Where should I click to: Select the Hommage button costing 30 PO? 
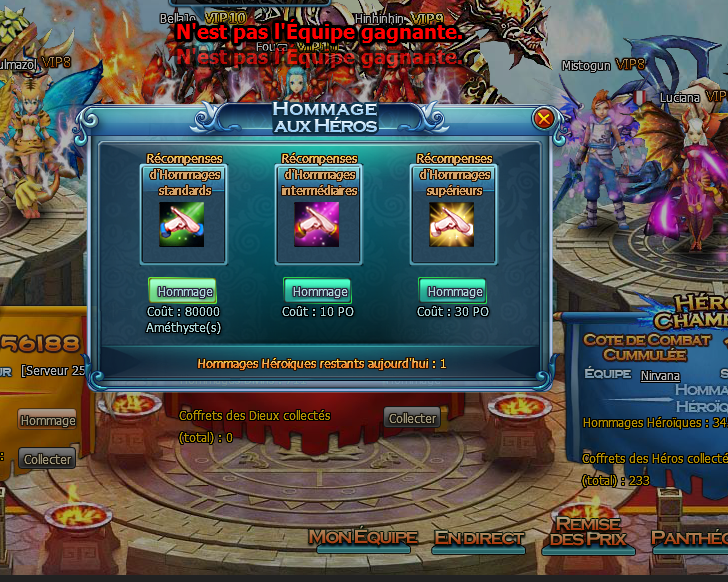point(453,291)
